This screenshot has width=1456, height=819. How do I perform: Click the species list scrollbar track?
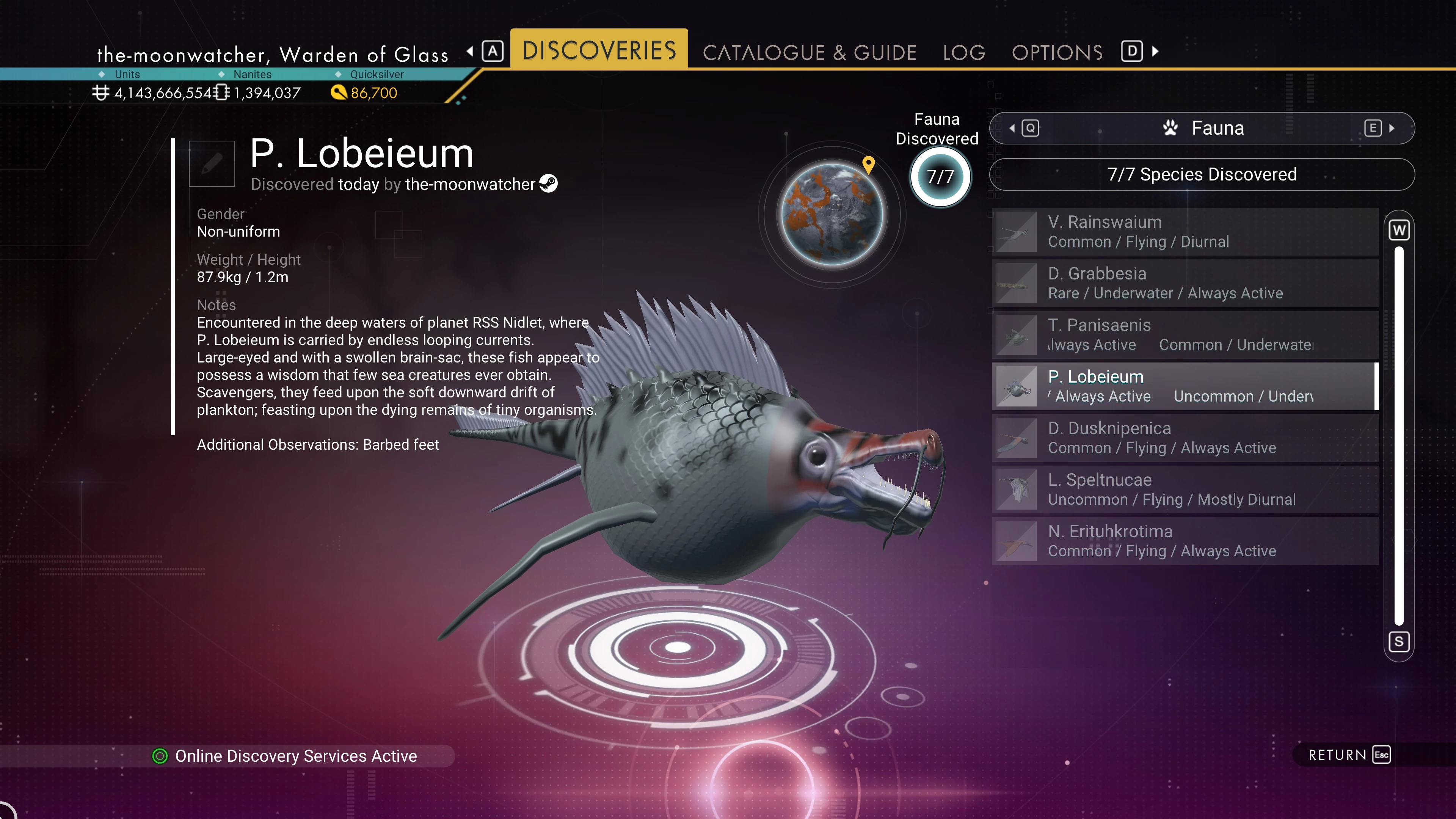pos(1399,435)
